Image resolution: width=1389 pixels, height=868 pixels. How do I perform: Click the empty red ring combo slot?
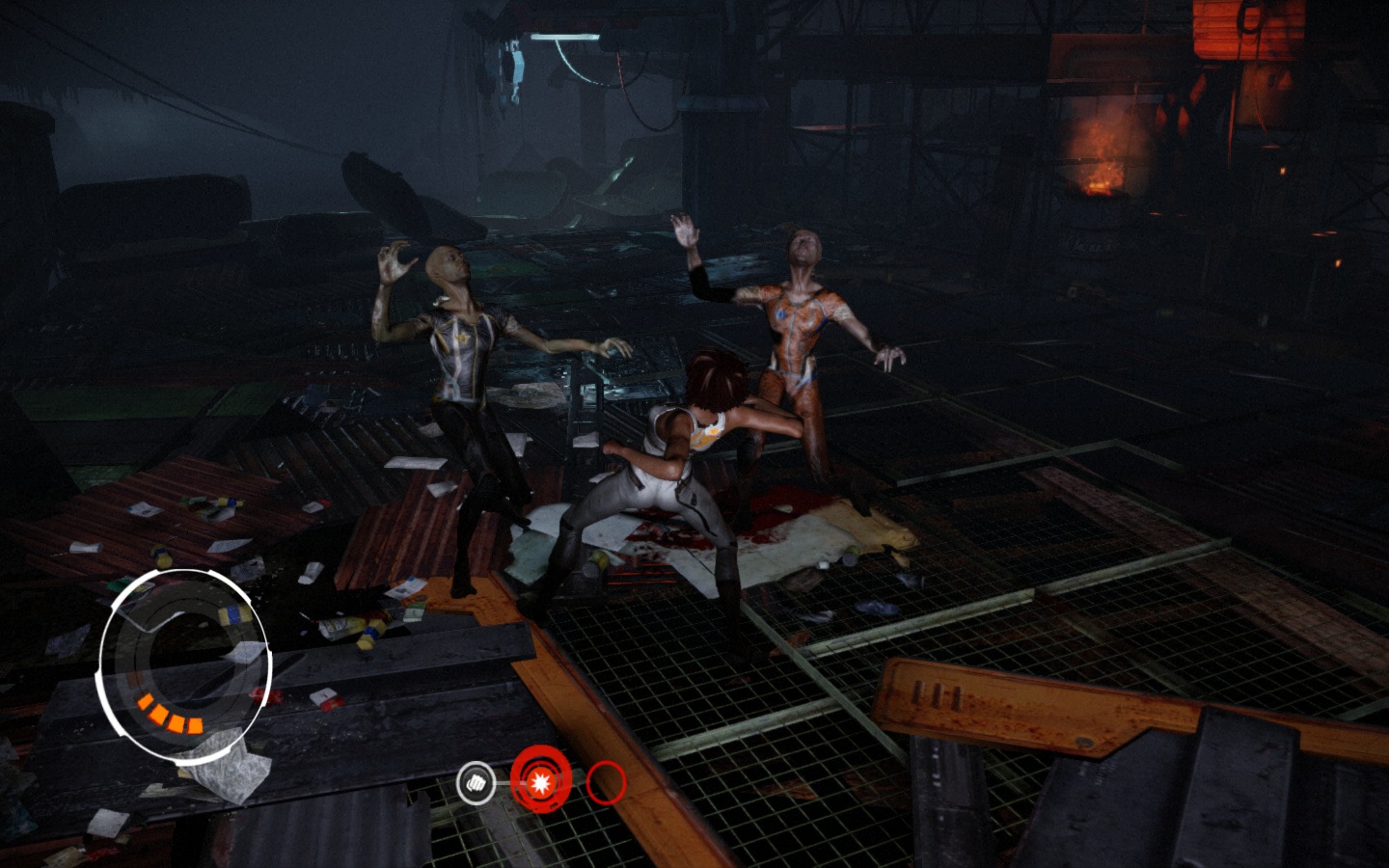(x=606, y=782)
